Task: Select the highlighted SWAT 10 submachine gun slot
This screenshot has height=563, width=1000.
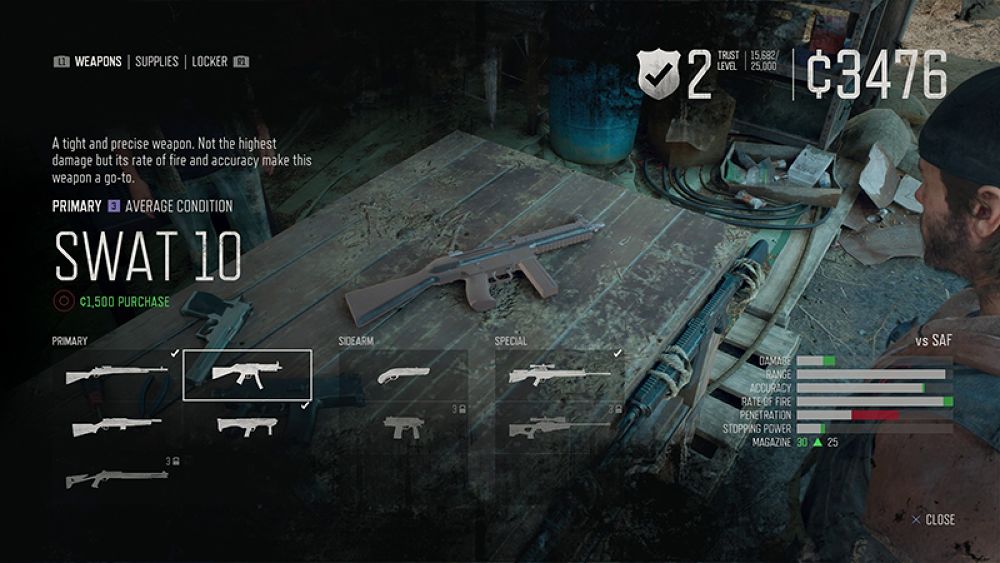Action: point(247,375)
